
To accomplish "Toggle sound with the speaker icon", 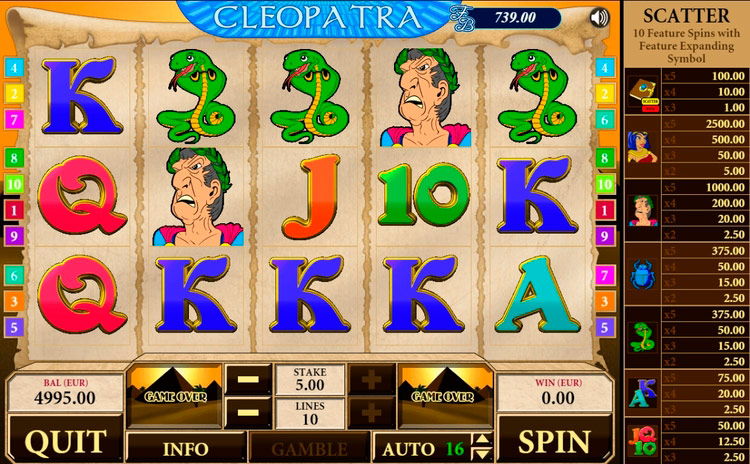I will pos(599,17).
